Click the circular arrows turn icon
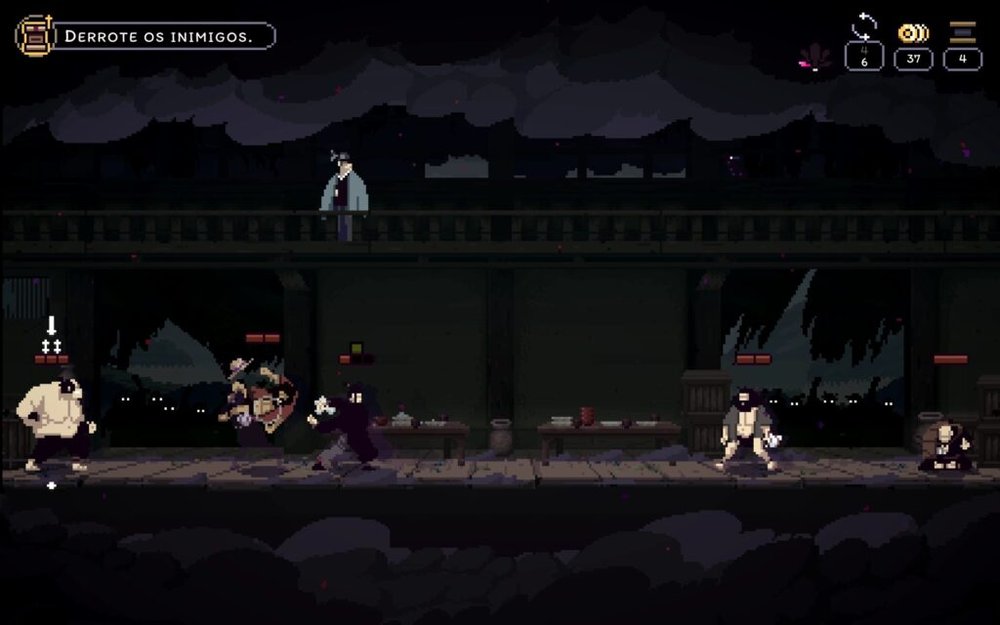This screenshot has width=1000, height=625. coord(863,27)
